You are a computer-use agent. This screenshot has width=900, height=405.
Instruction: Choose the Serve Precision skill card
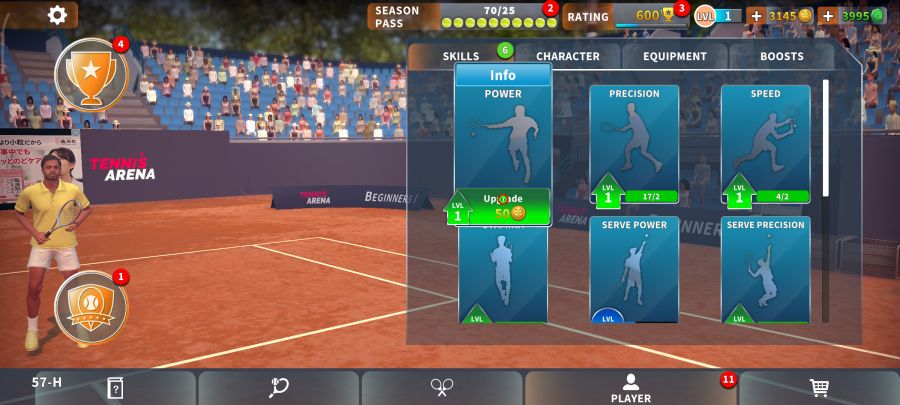click(765, 268)
